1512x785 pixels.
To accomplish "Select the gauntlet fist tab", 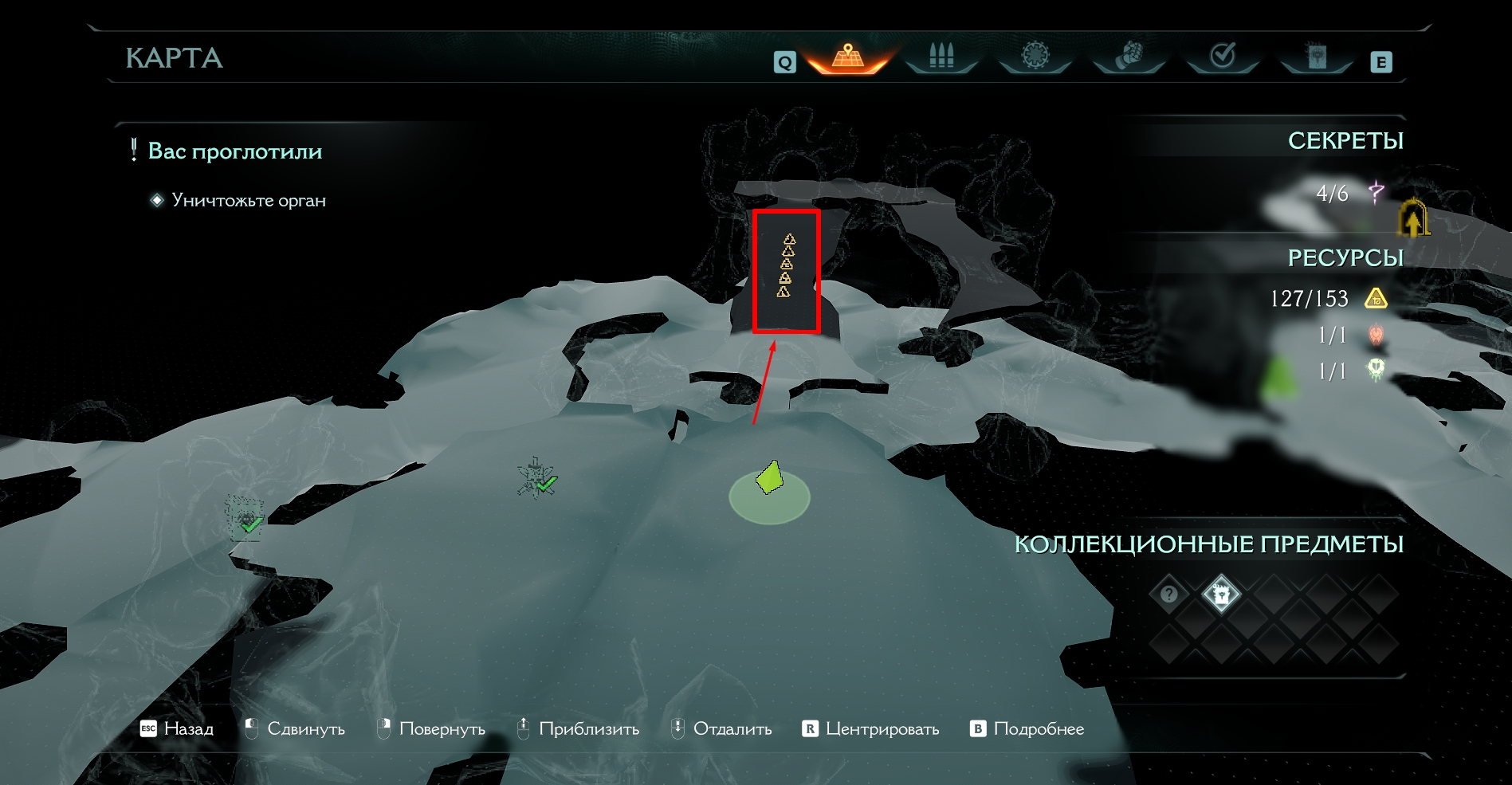I will click(1129, 57).
